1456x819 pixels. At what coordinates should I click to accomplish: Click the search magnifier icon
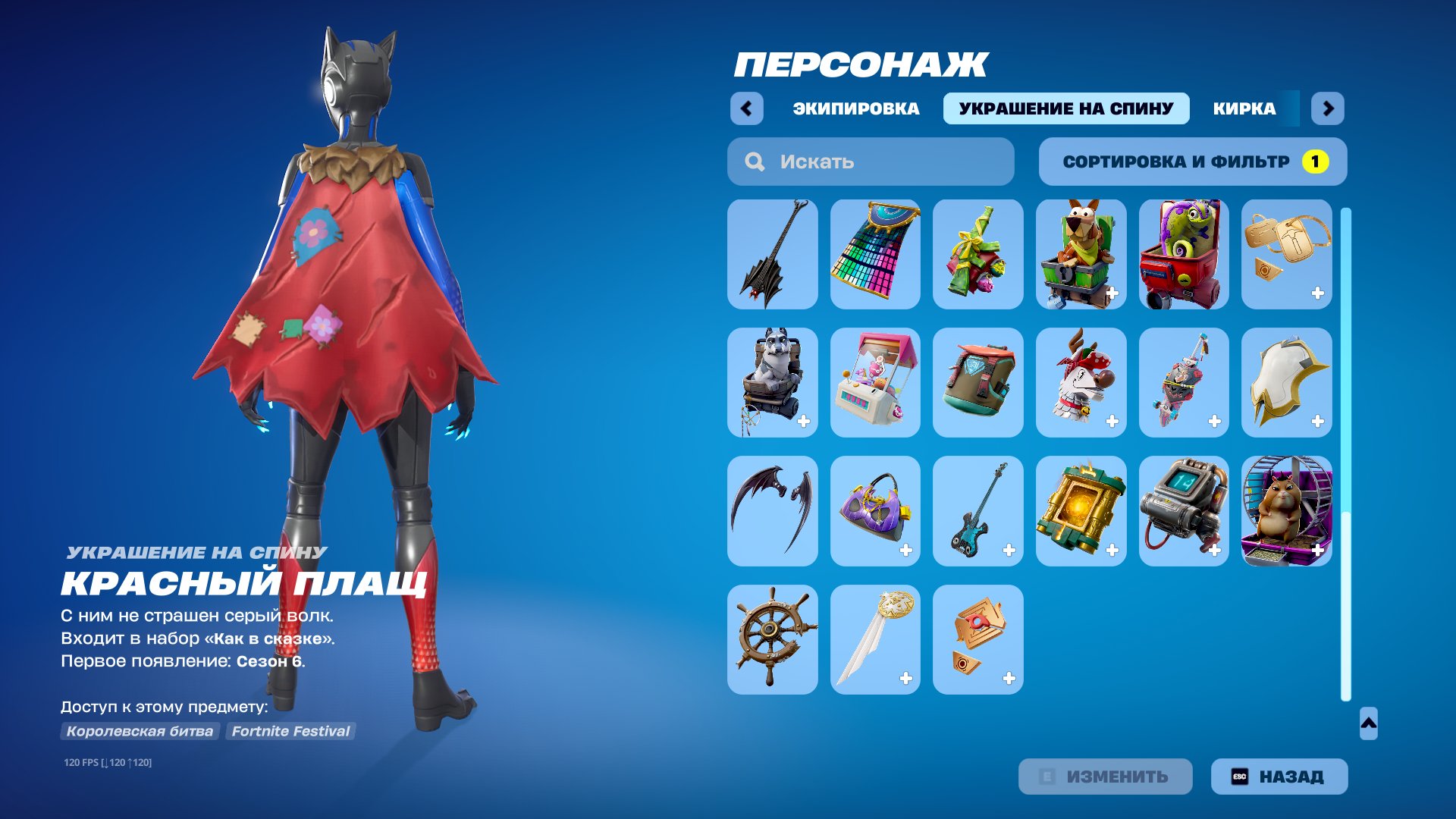point(754,161)
